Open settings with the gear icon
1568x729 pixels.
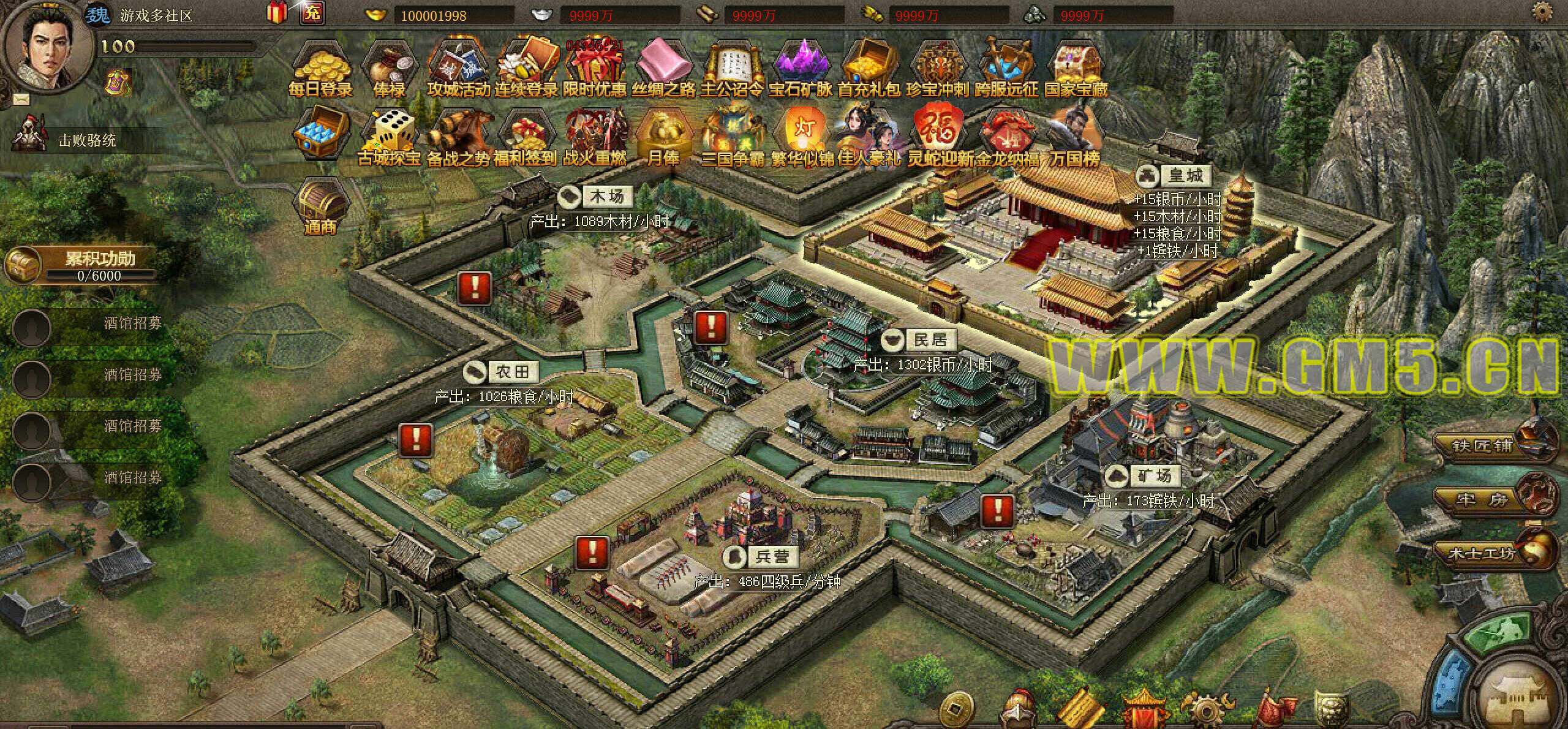(1553, 12)
